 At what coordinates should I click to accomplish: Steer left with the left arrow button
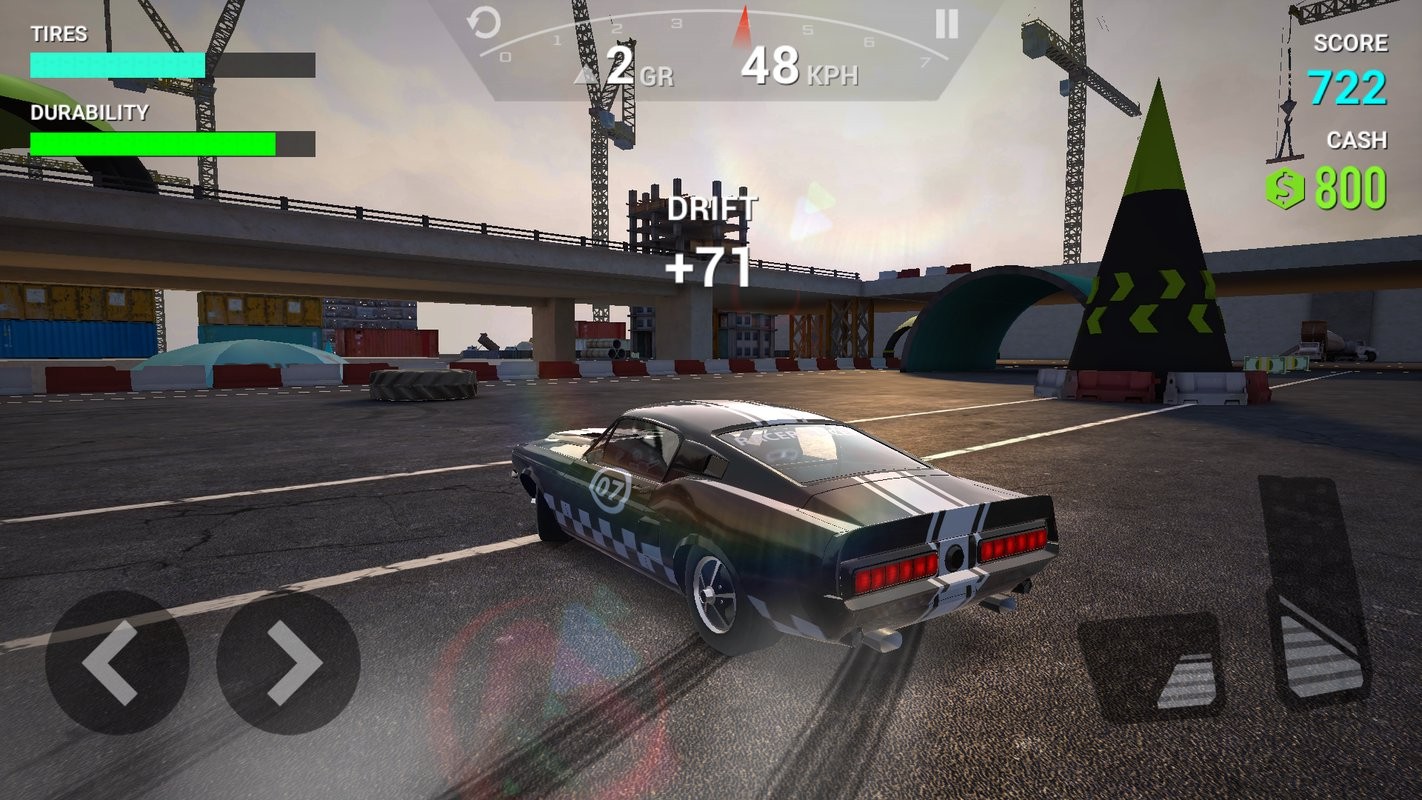tap(116, 662)
